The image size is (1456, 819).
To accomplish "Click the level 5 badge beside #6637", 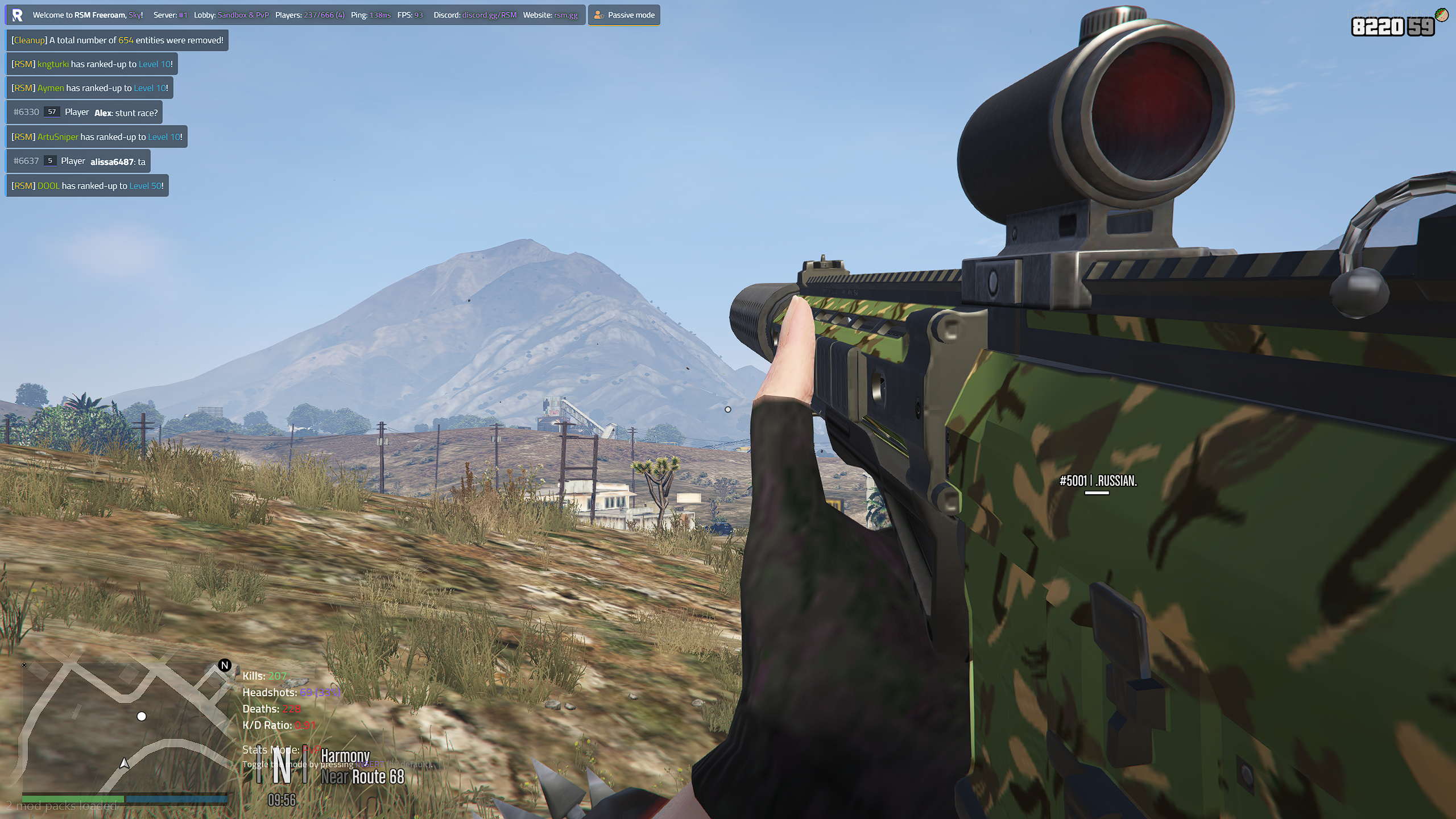I will tap(50, 161).
